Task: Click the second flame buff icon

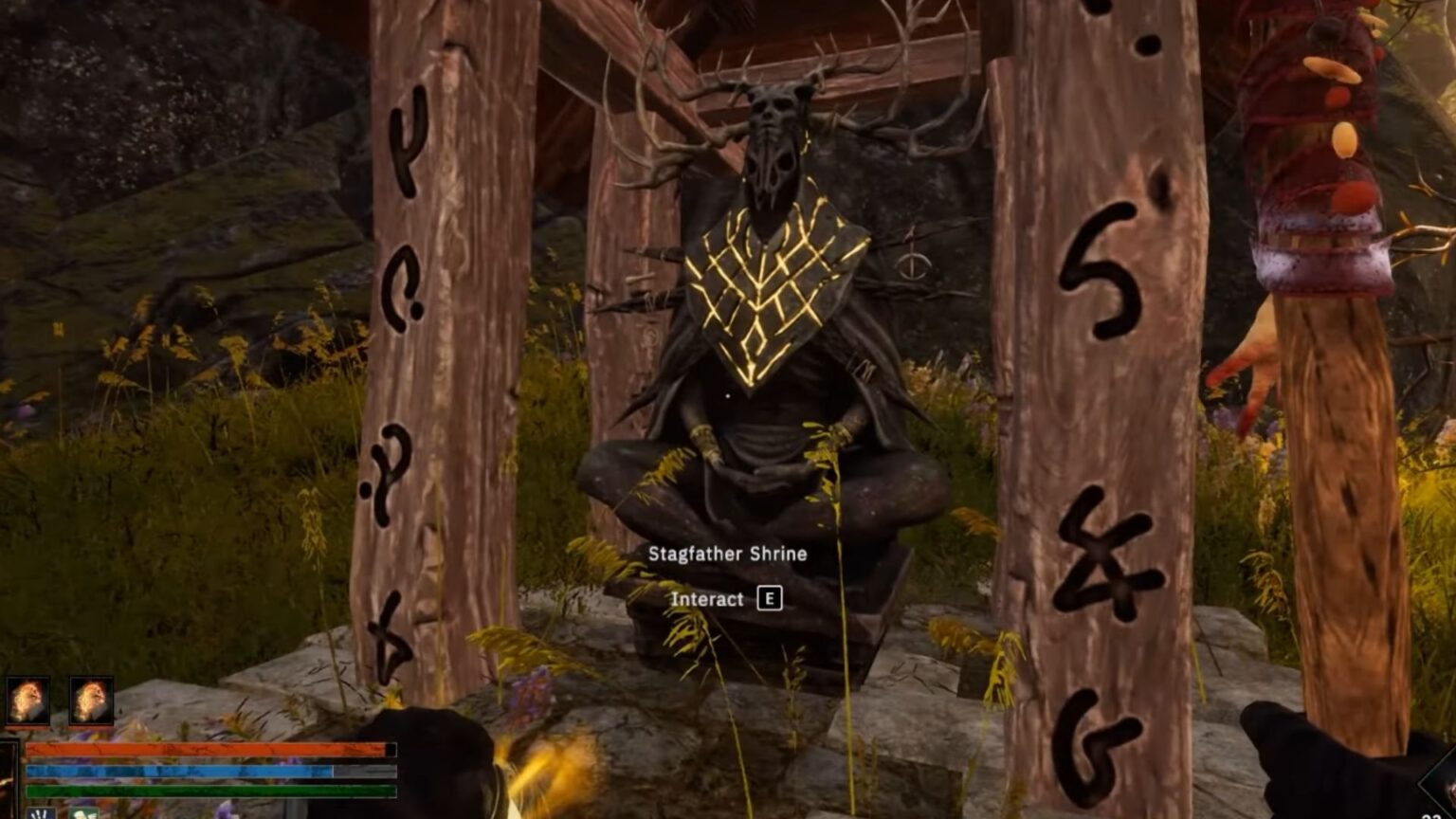Action: click(90, 699)
